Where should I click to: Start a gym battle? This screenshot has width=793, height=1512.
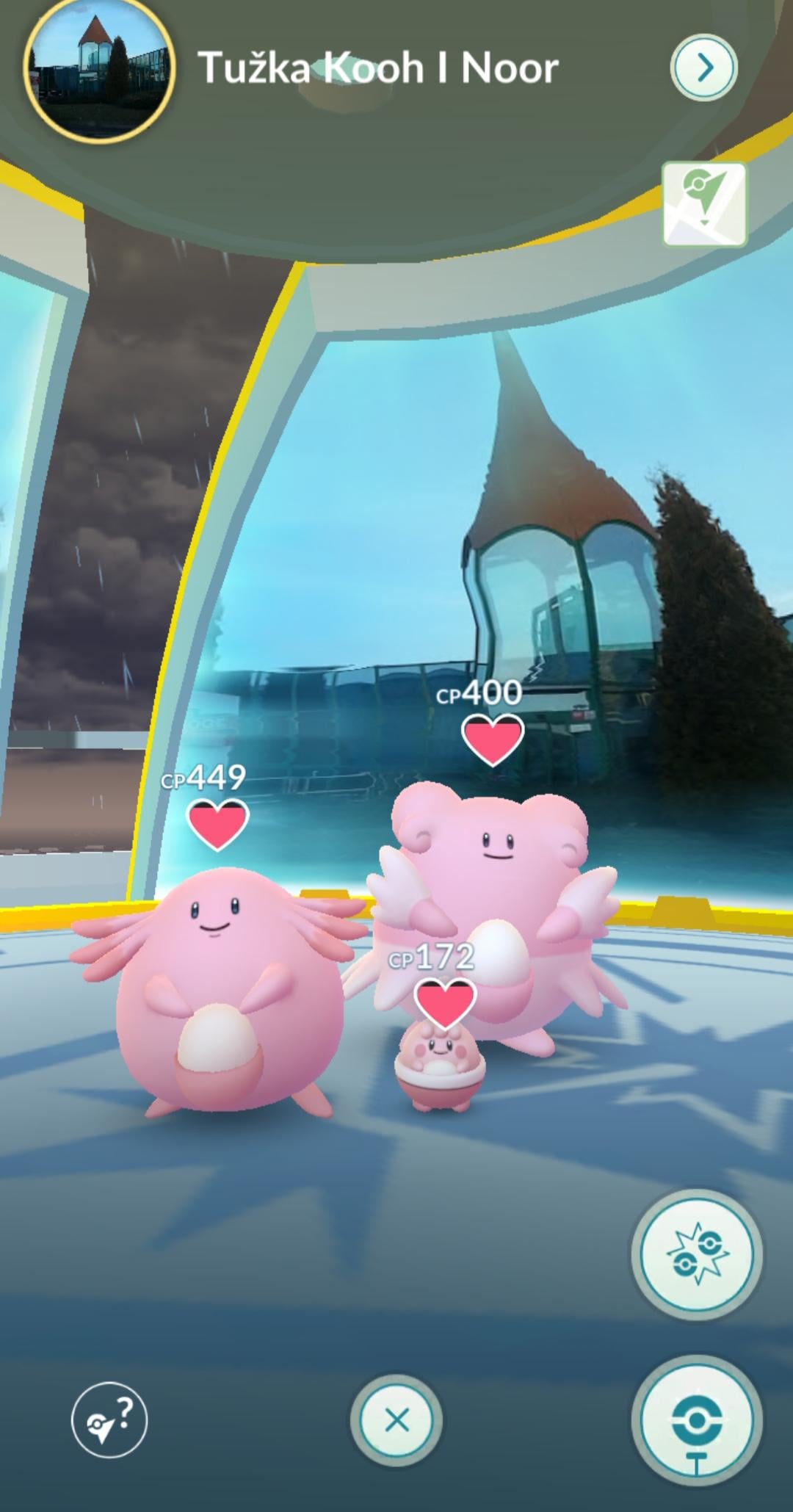click(x=696, y=1255)
